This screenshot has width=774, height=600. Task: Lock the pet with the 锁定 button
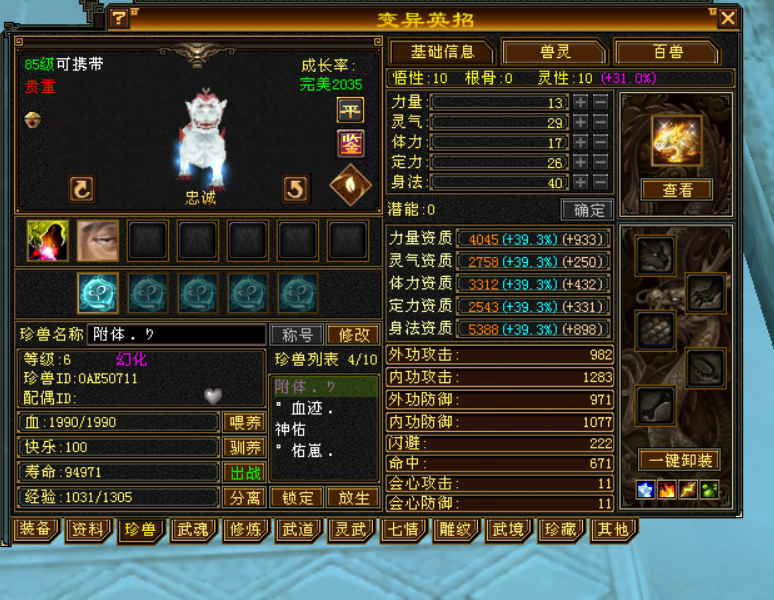click(298, 497)
